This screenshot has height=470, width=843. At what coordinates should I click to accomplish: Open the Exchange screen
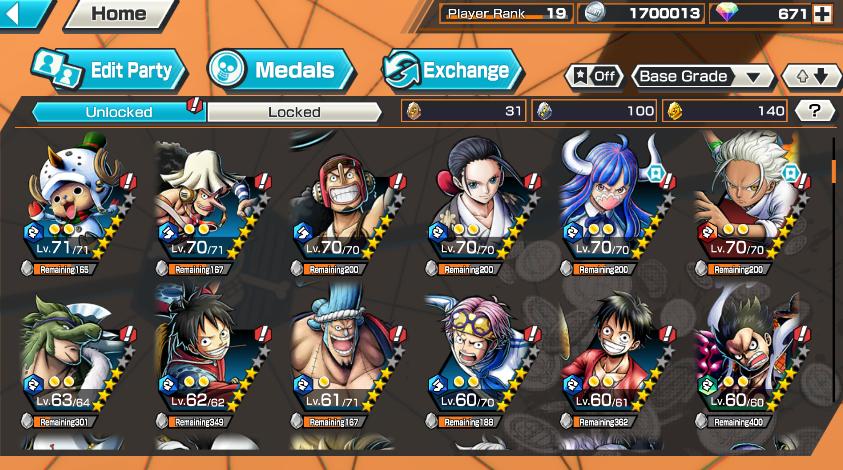pos(451,70)
